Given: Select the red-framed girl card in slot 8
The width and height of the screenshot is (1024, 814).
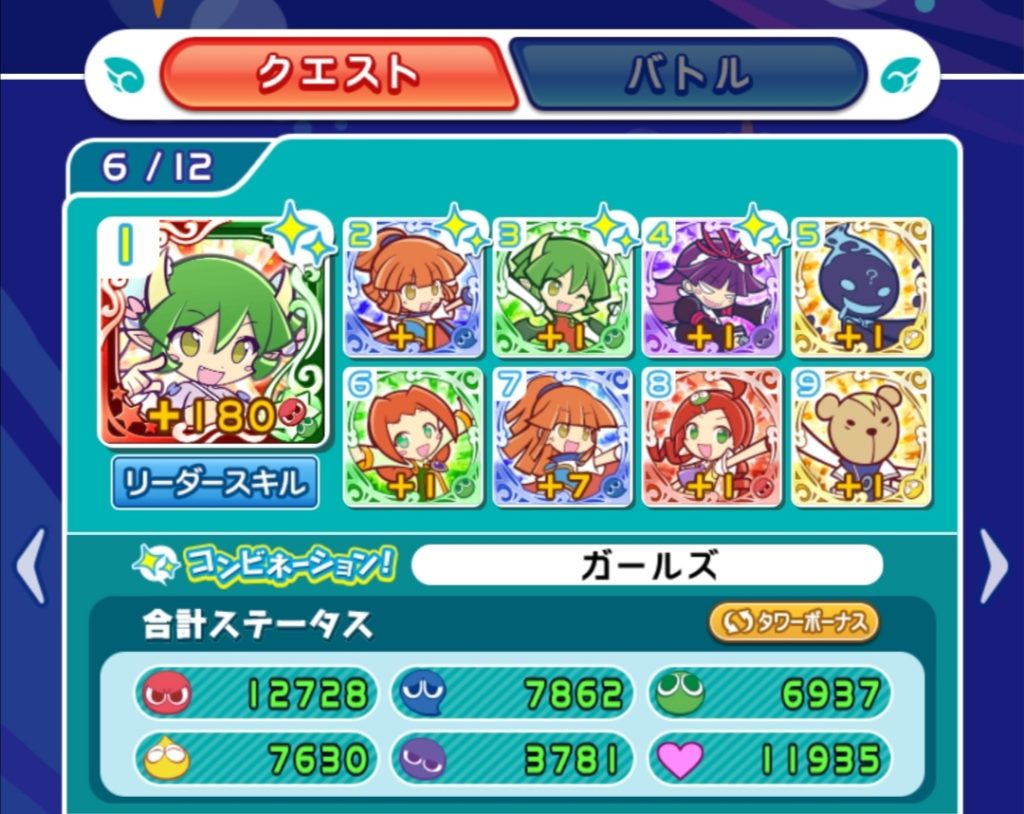Looking at the screenshot, I should (x=712, y=437).
